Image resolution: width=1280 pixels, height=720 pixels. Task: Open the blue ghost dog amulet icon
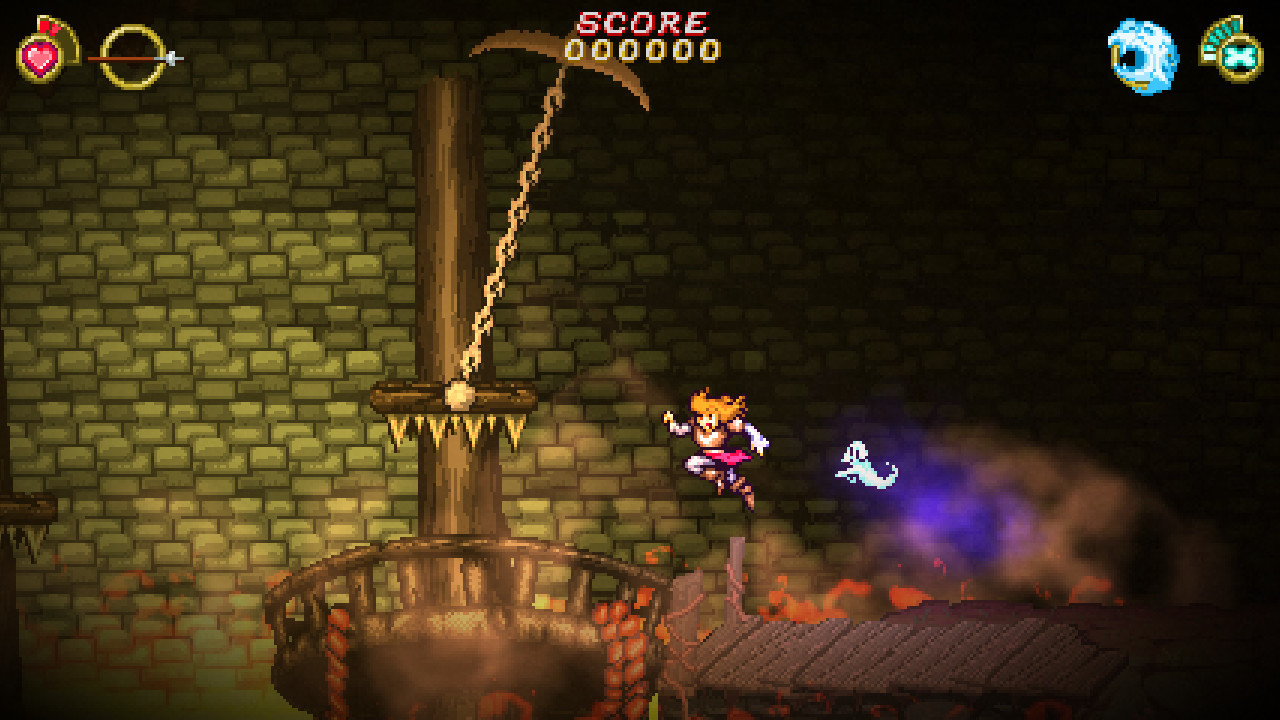pos(1140,55)
